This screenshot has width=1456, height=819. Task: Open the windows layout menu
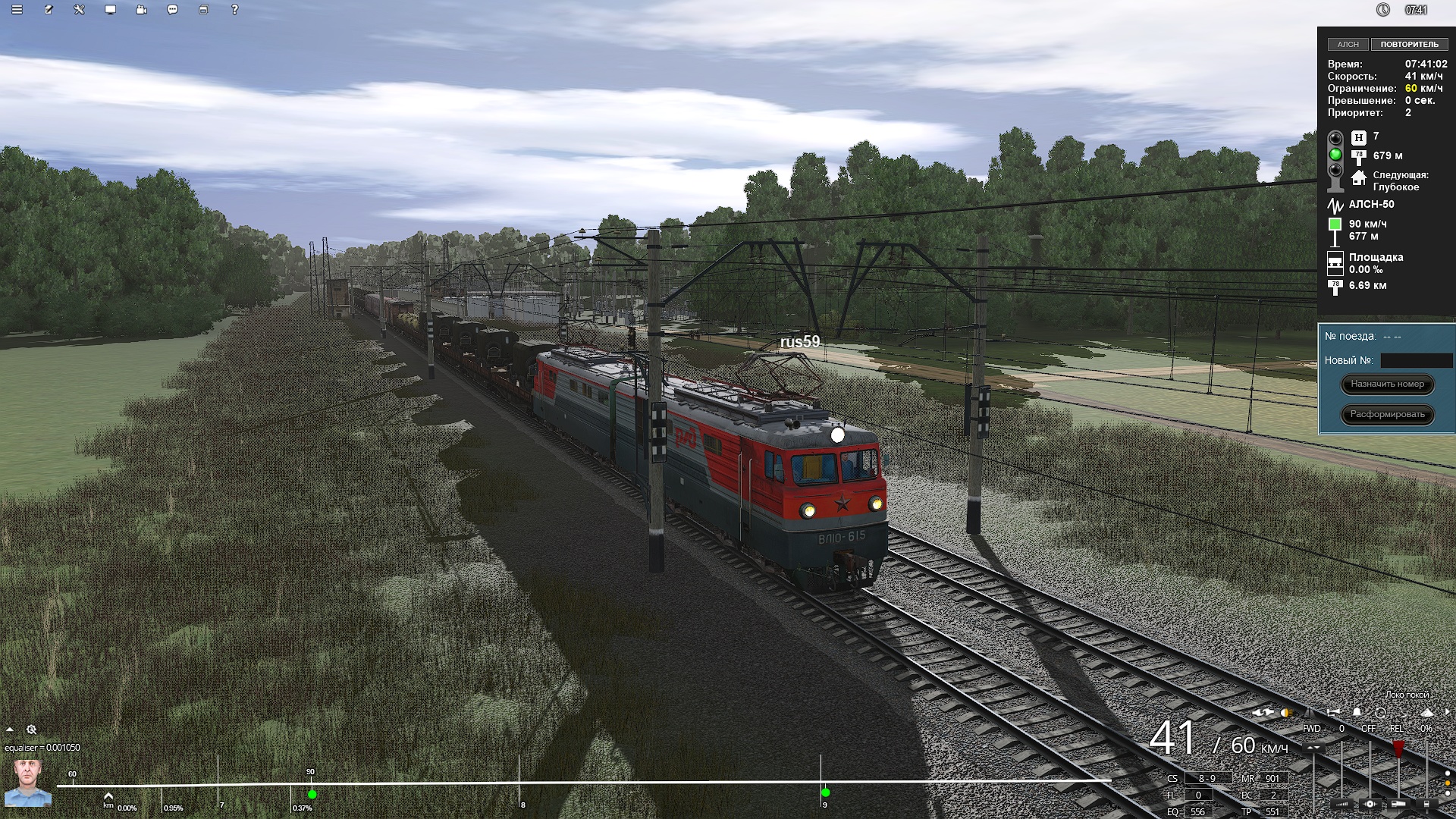pyautogui.click(x=203, y=10)
